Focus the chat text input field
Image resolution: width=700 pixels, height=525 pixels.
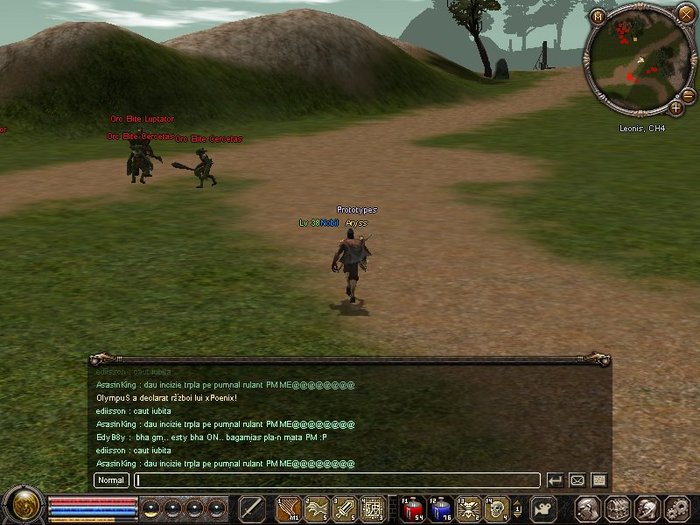(337, 480)
